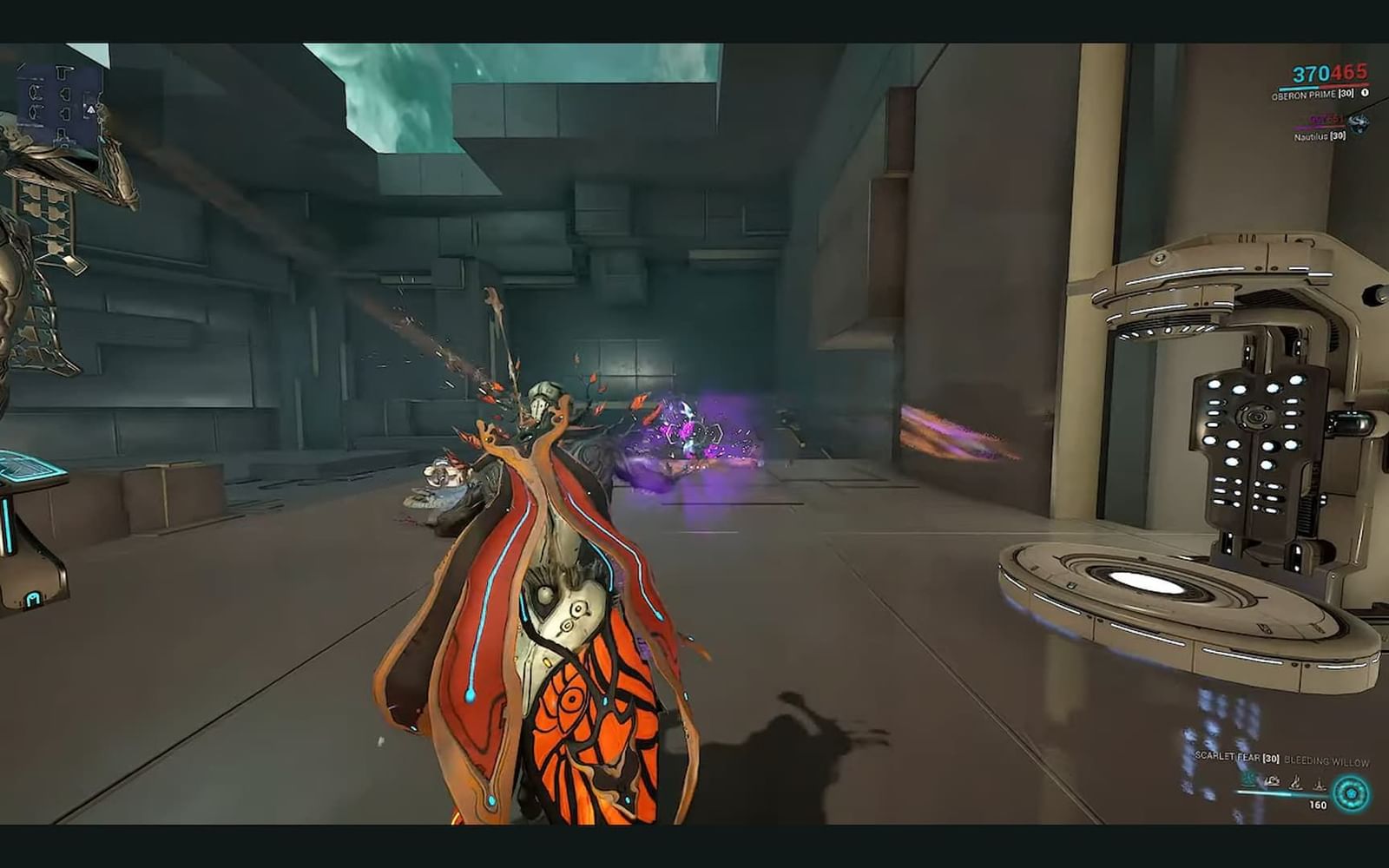Select the Bleeding Willow stance label
Image resolution: width=1389 pixels, height=868 pixels.
(1327, 760)
